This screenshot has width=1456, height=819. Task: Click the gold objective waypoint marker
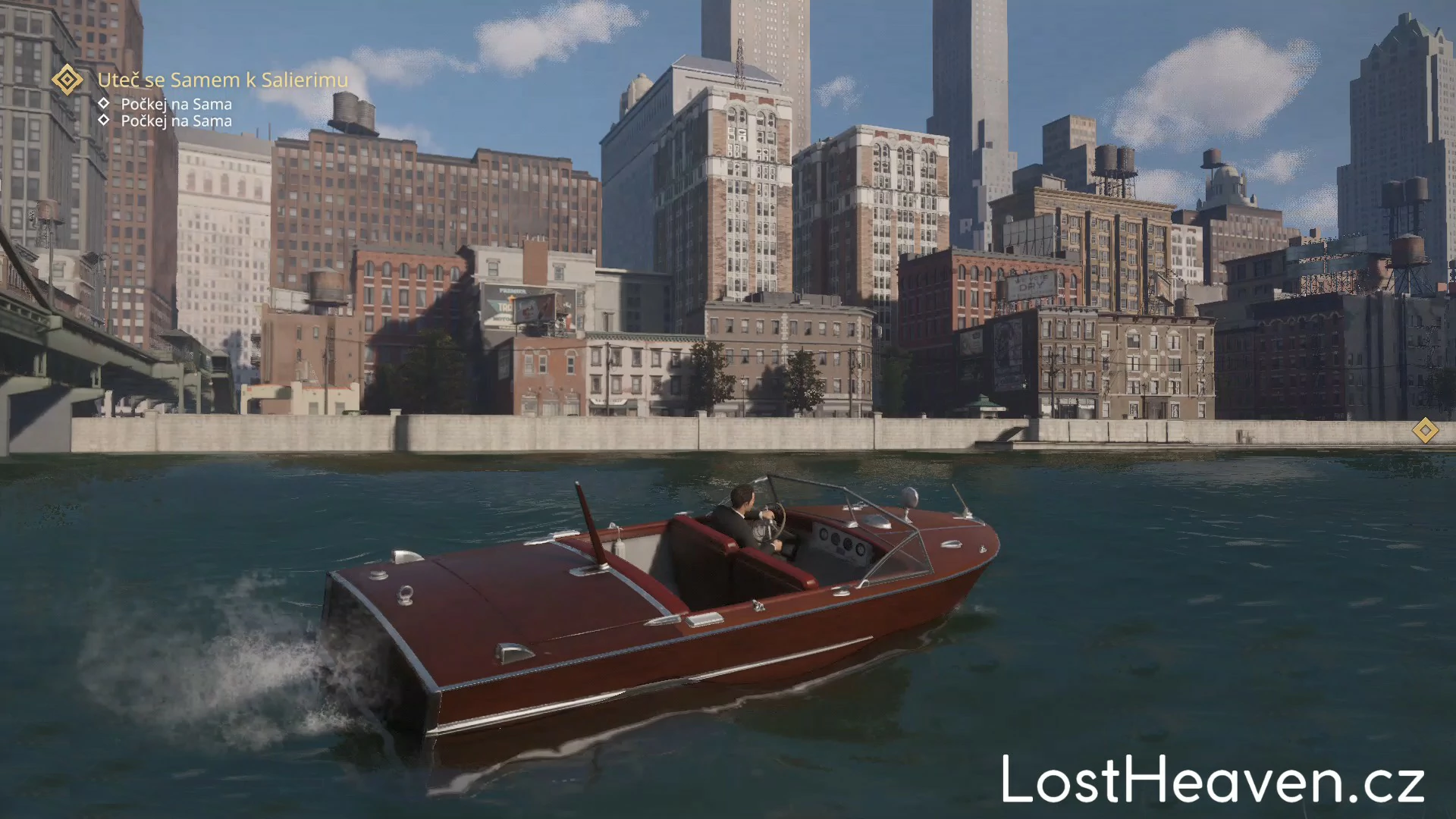[x=1425, y=431]
